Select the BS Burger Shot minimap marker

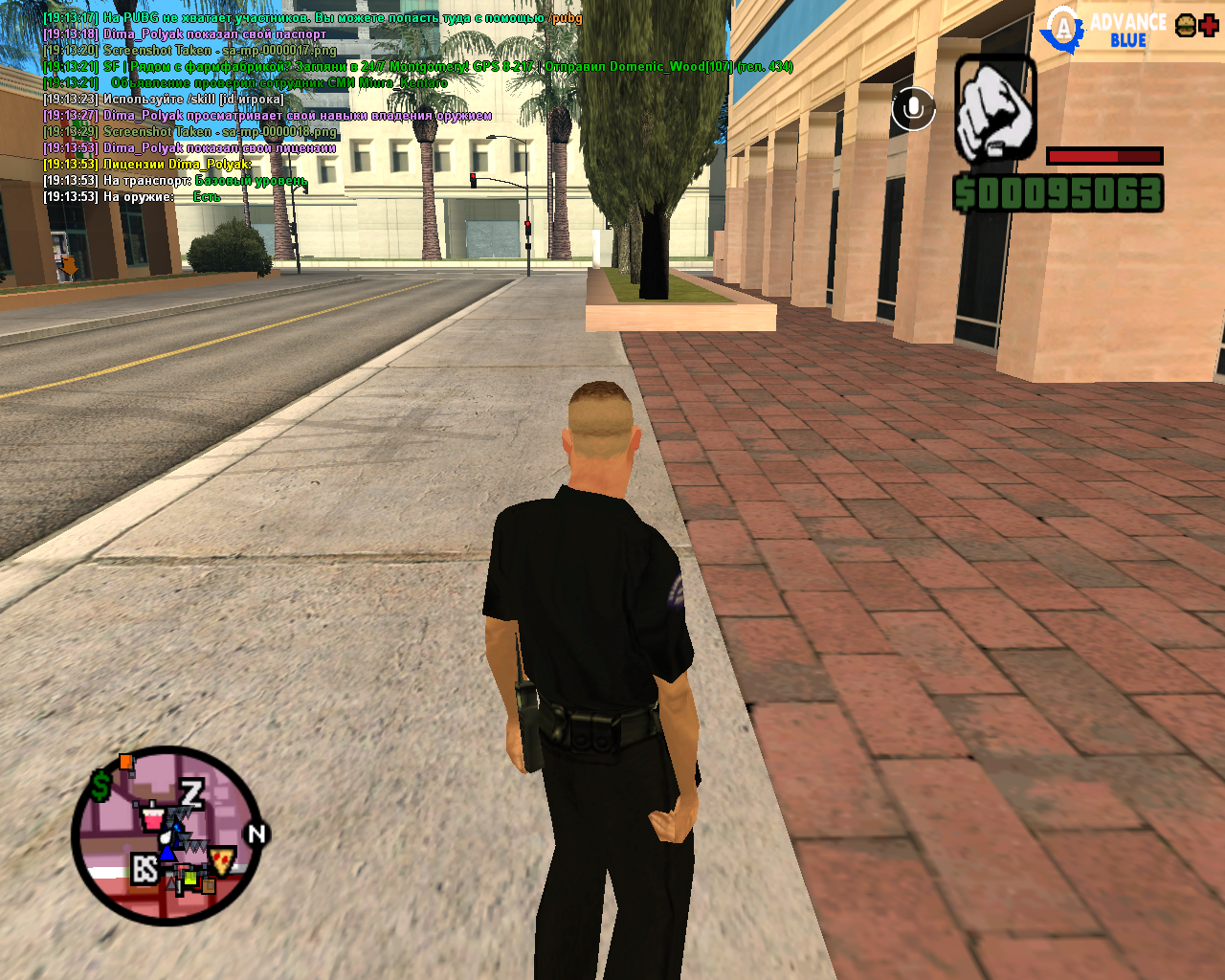145,869
